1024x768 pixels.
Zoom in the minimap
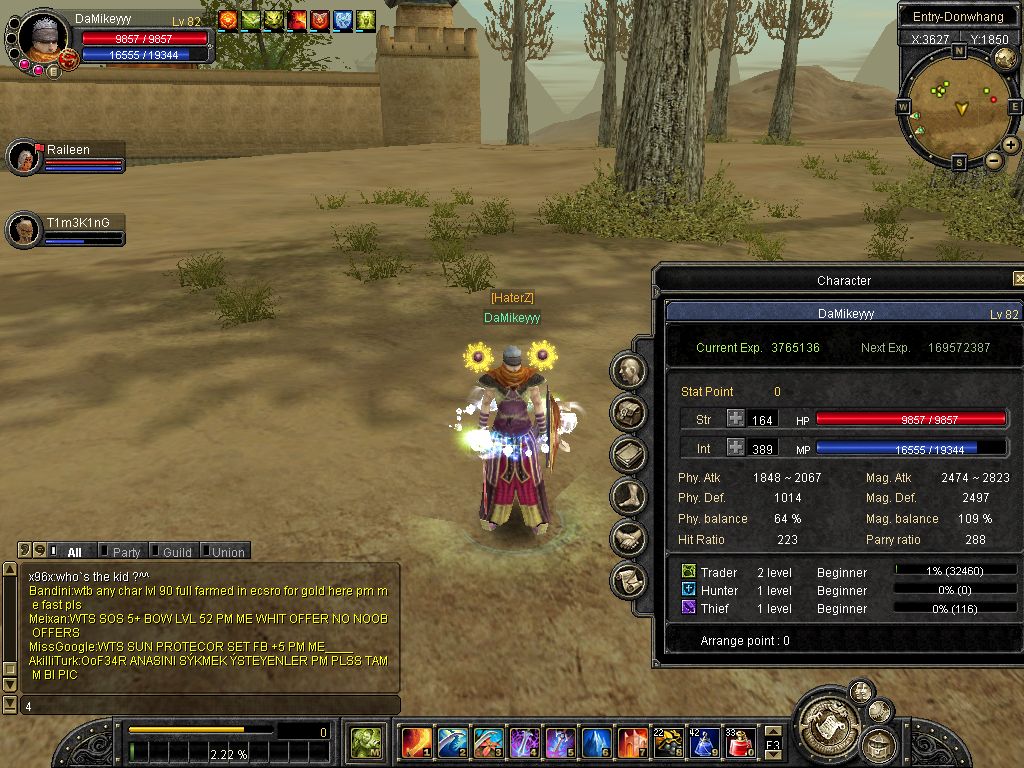1011,145
